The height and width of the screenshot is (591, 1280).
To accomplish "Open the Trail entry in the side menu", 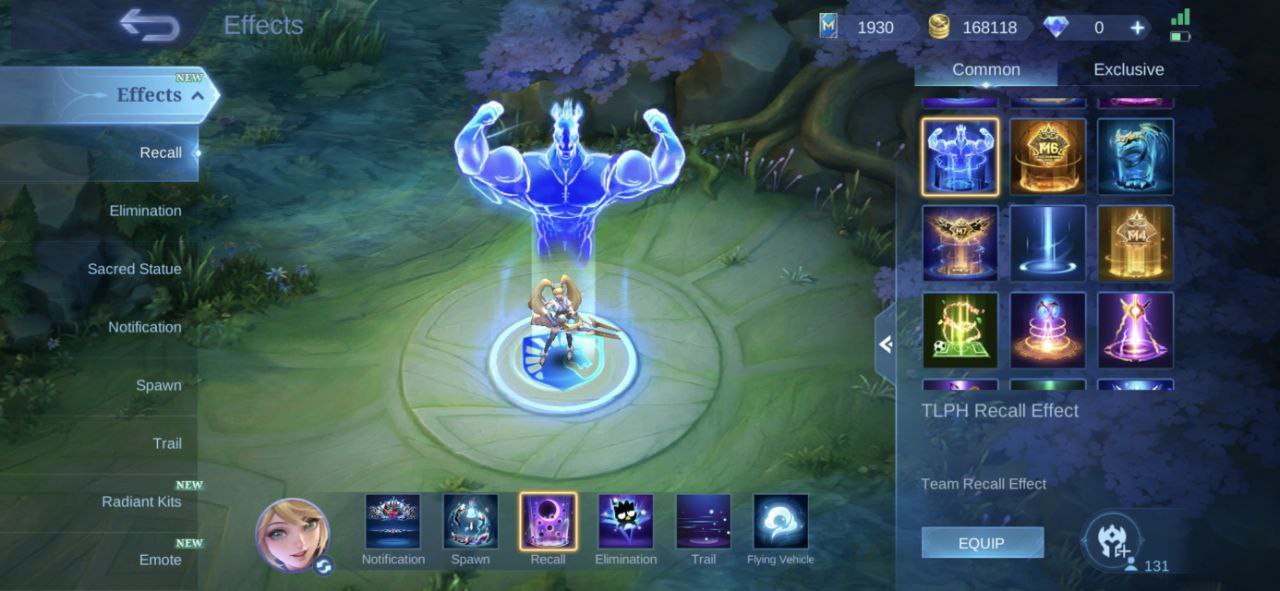I will [x=166, y=443].
